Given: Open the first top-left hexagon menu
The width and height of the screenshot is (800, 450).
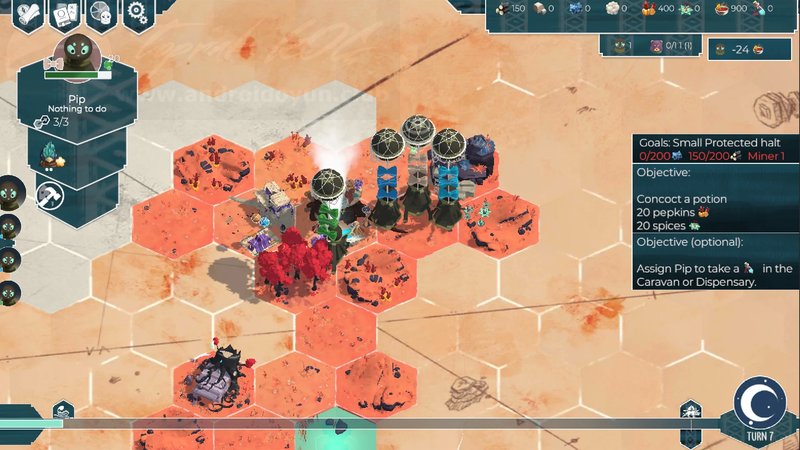Looking at the screenshot, I should click(28, 13).
